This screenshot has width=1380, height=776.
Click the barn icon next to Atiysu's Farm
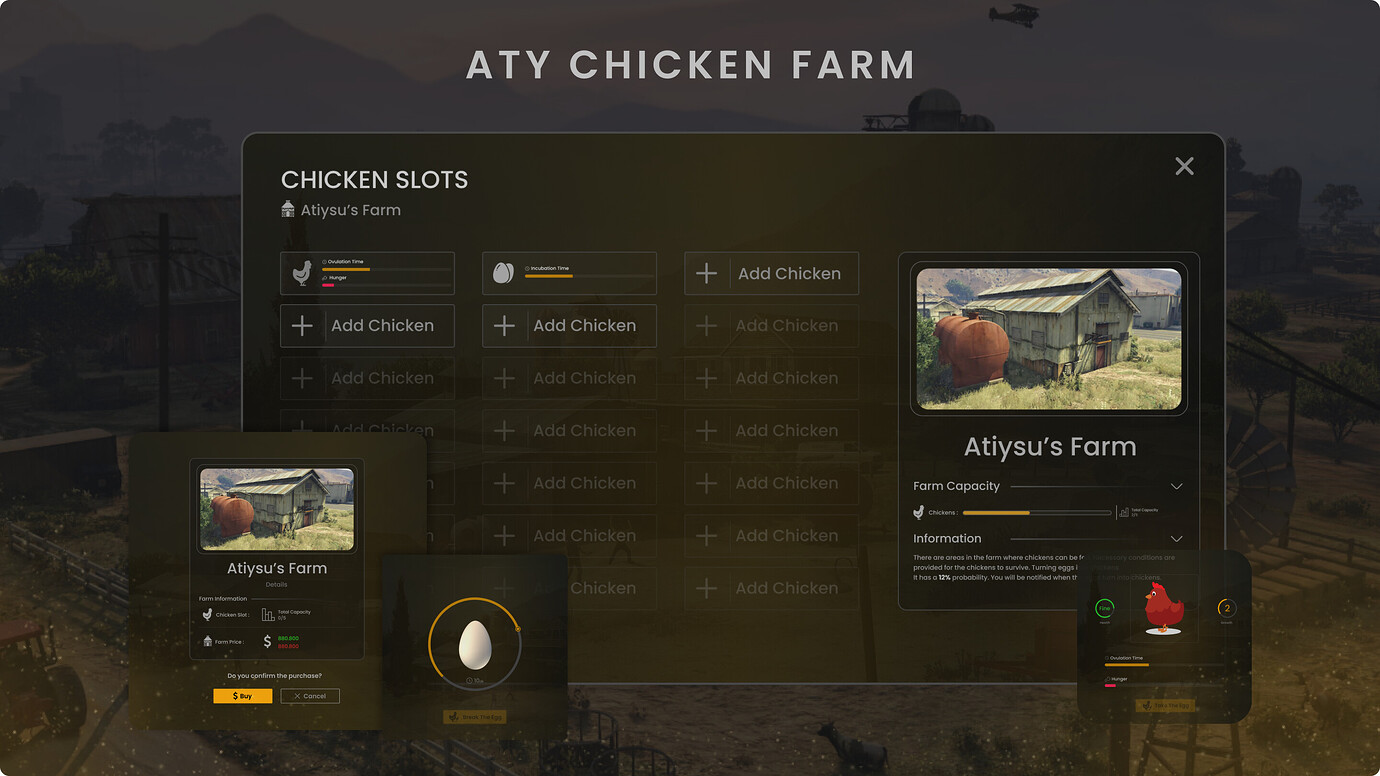(x=286, y=209)
